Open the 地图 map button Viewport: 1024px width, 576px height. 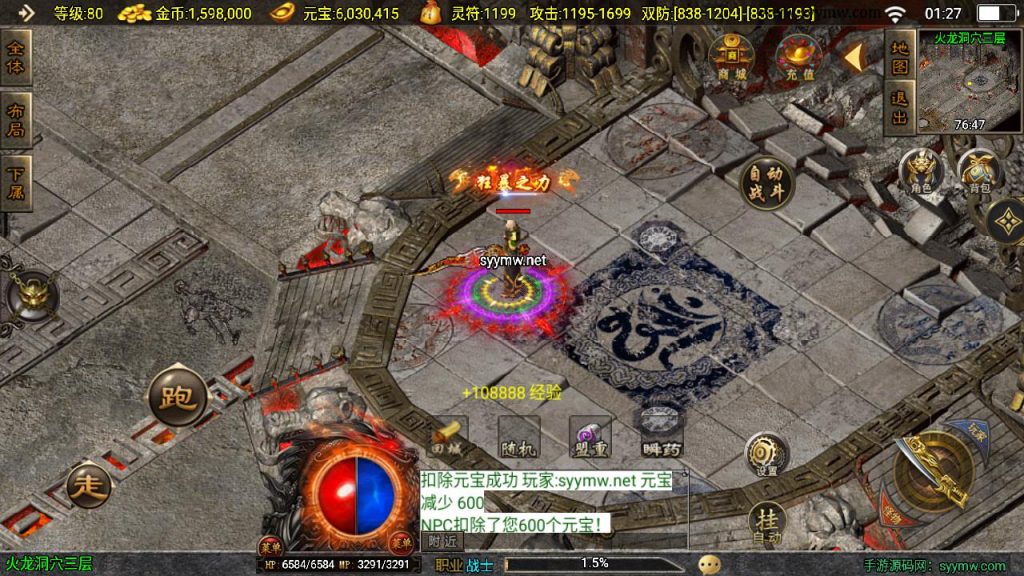pyautogui.click(x=900, y=56)
